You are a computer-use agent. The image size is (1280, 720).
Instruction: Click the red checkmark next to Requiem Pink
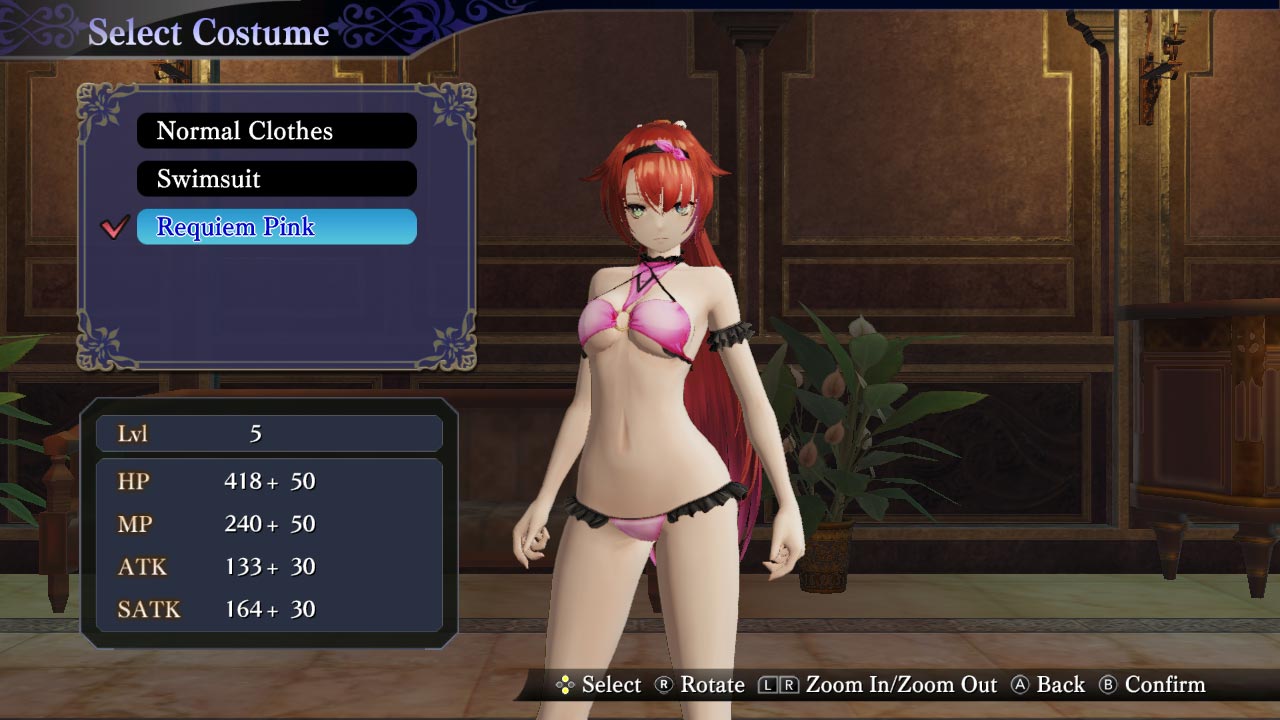click(x=117, y=227)
